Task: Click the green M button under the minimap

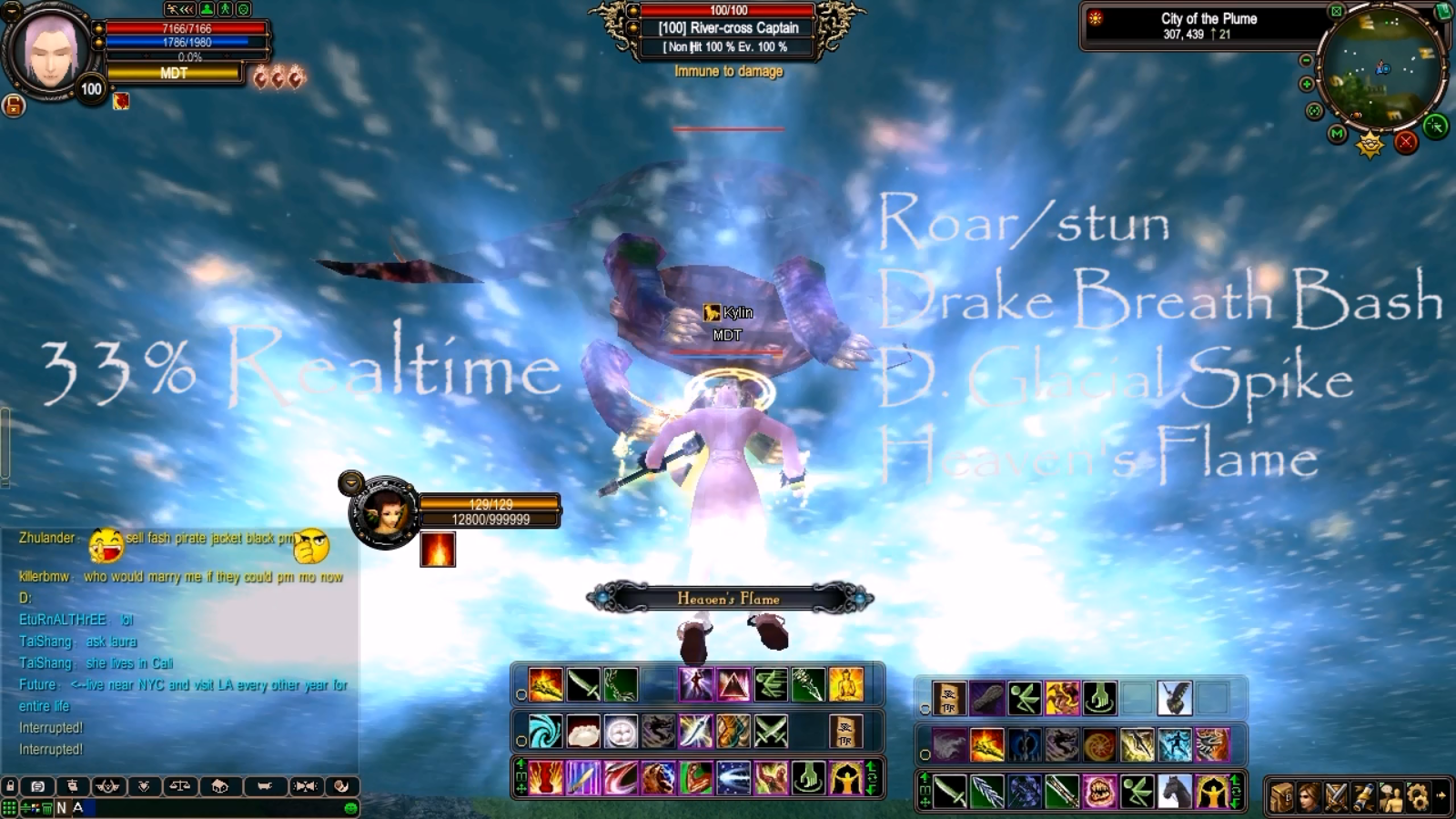Action: [x=1337, y=134]
